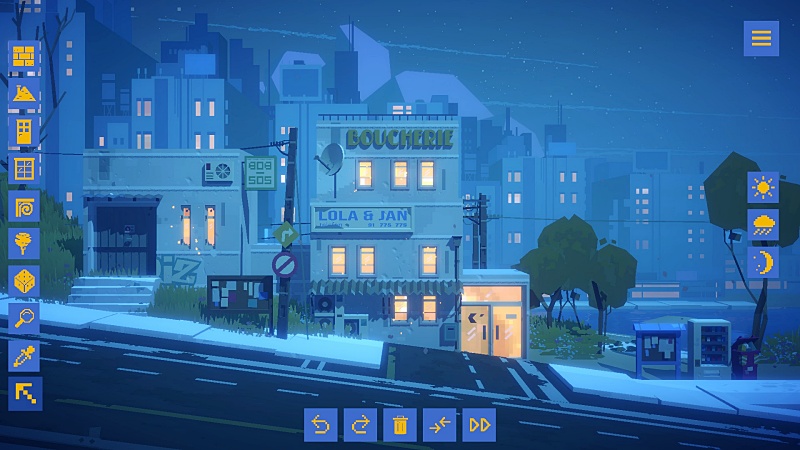Undo the last action
The height and width of the screenshot is (450, 800).
[x=320, y=425]
